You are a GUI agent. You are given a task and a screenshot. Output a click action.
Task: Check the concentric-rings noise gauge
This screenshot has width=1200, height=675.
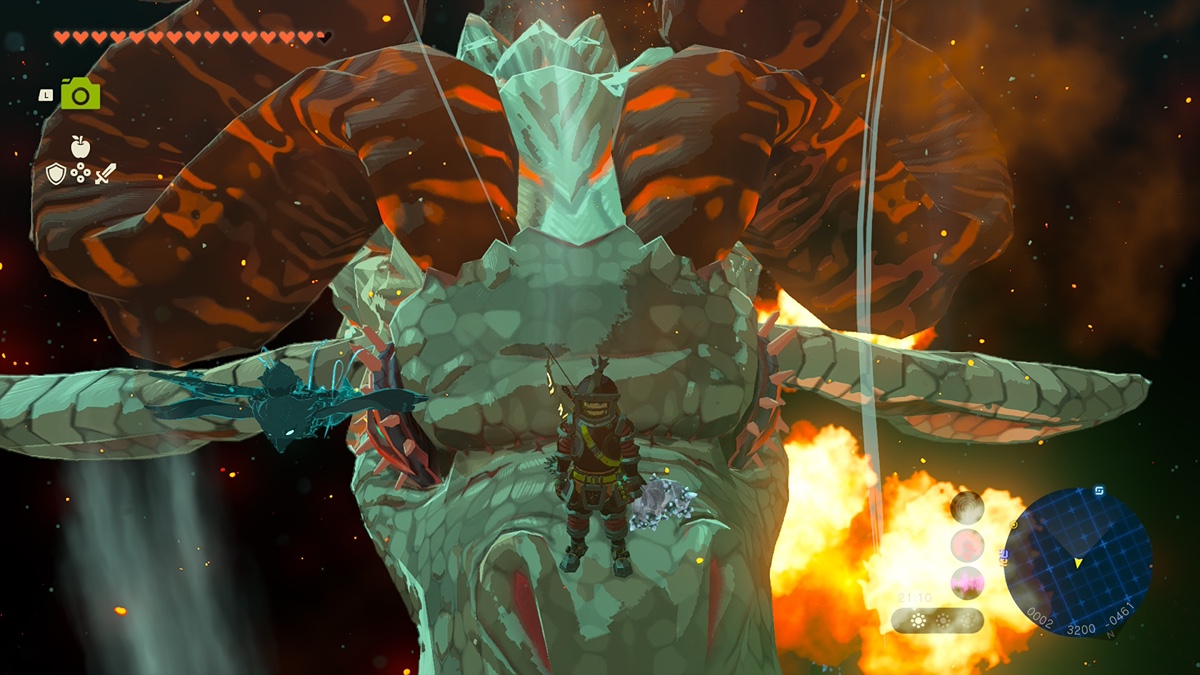967,508
